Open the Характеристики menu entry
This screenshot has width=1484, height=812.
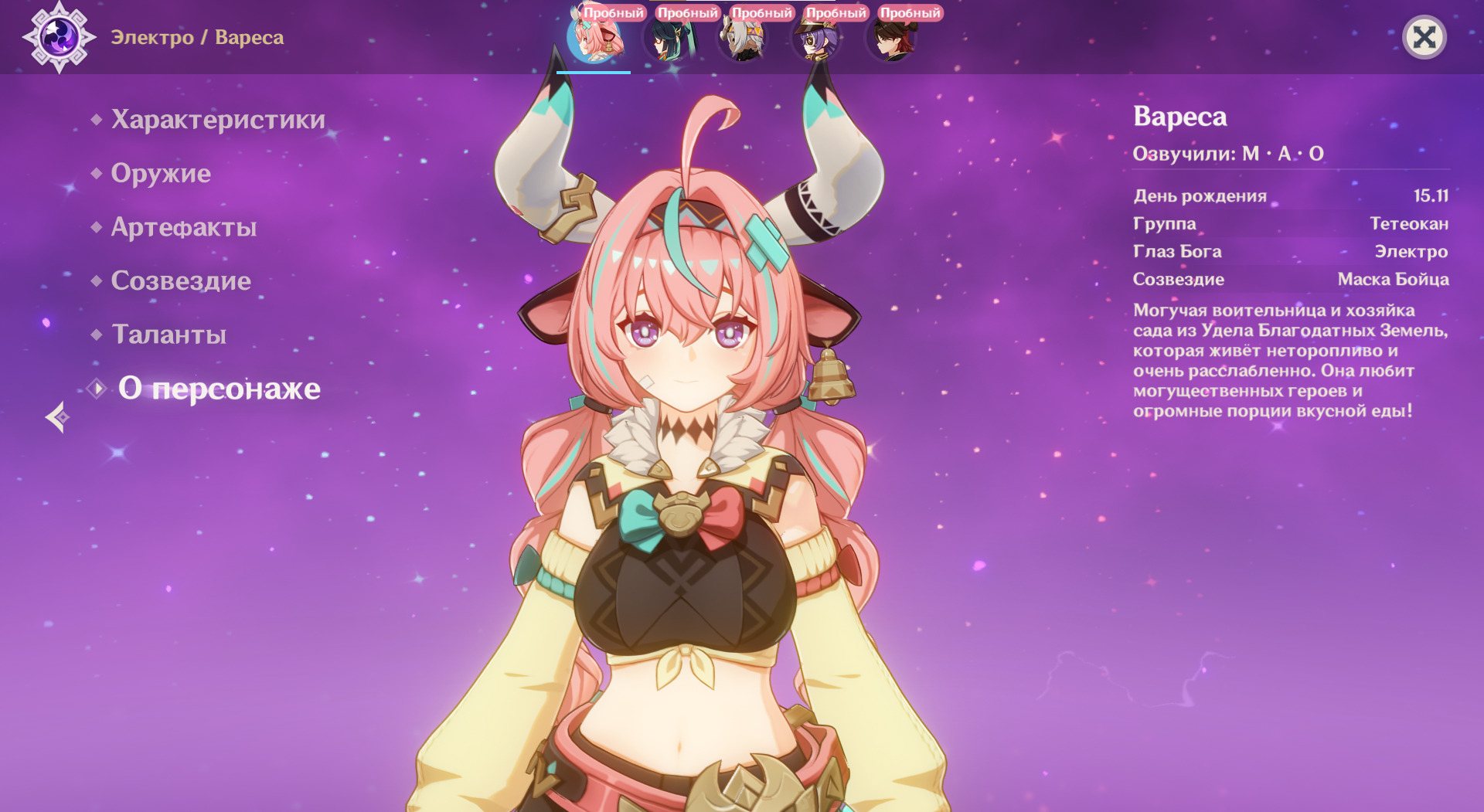pyautogui.click(x=218, y=120)
